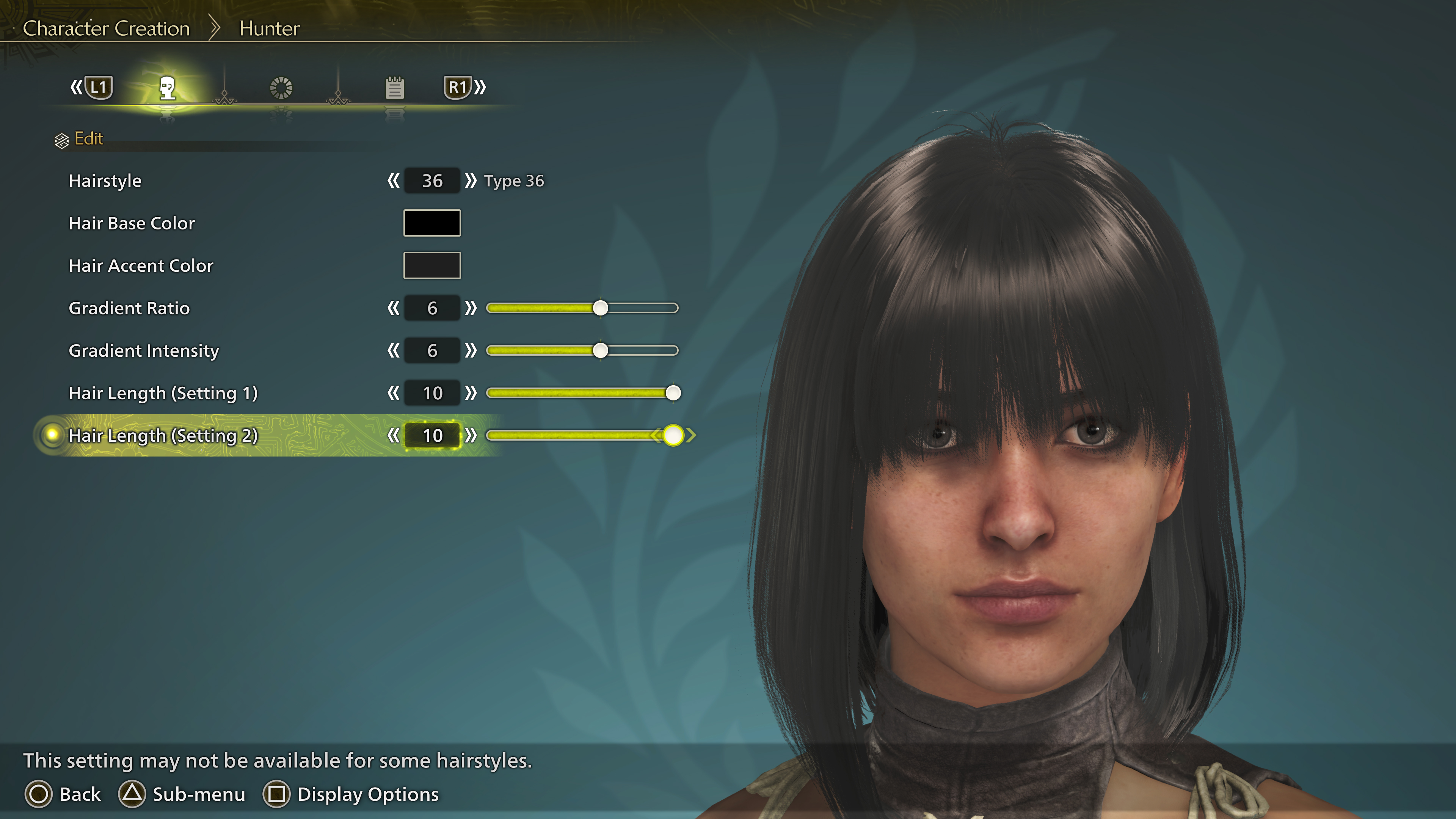Decrease the Hairstyle type number
Screen dimensions: 1456x819
(394, 181)
